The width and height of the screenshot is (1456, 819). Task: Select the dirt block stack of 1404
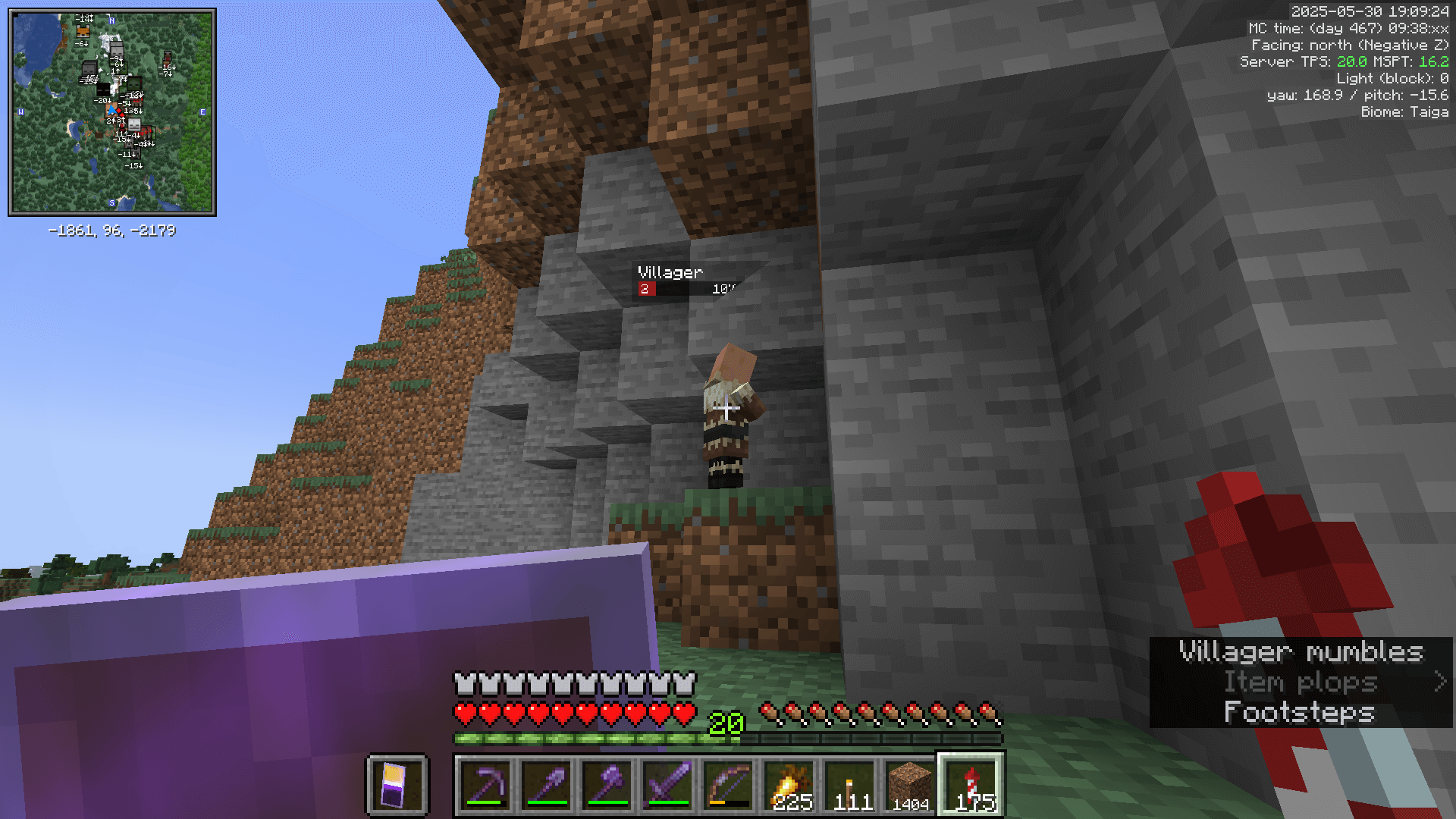point(912,785)
